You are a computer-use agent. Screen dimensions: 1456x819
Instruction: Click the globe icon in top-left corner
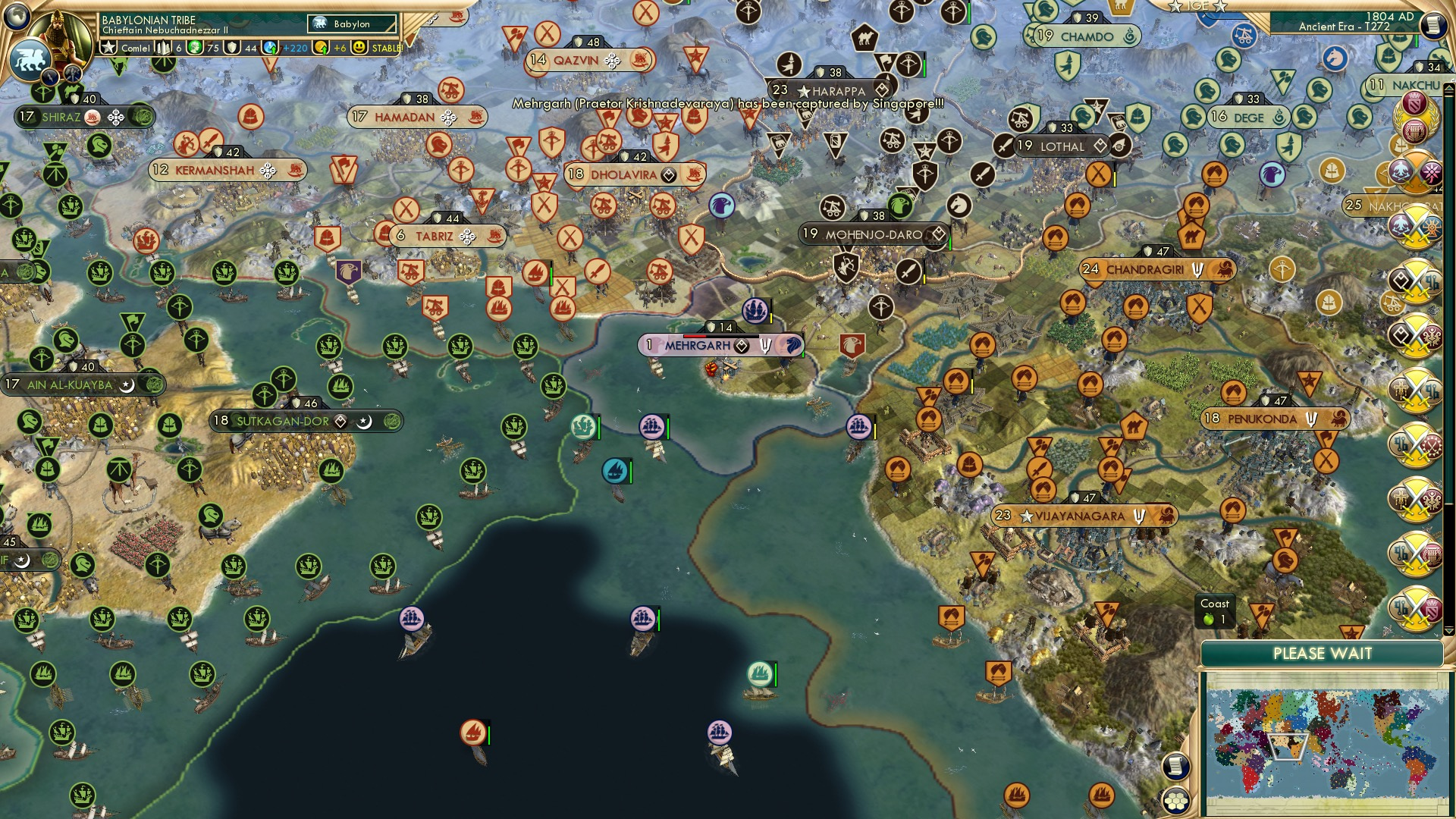[x=15, y=17]
